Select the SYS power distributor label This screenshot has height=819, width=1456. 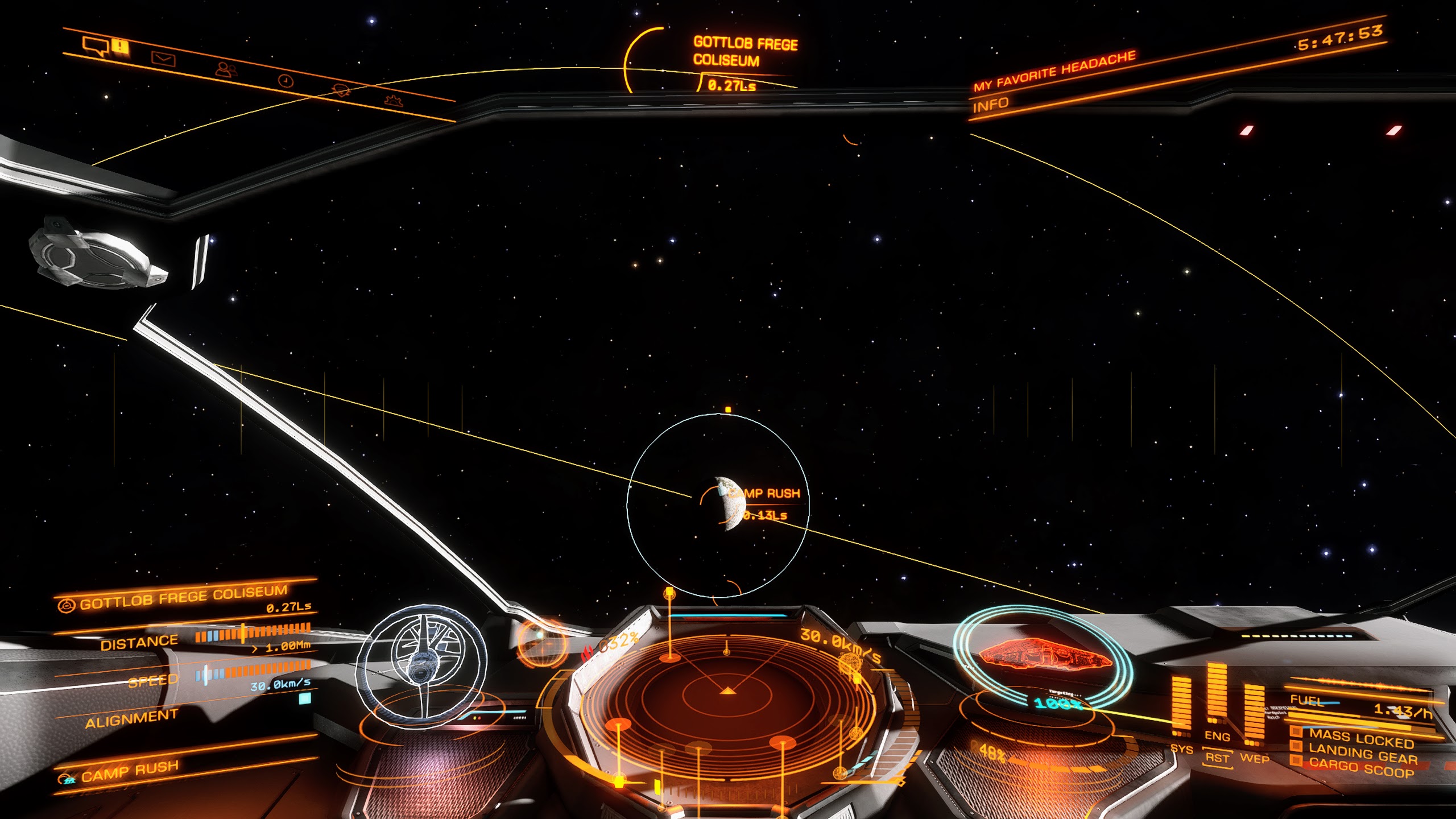point(1181,749)
